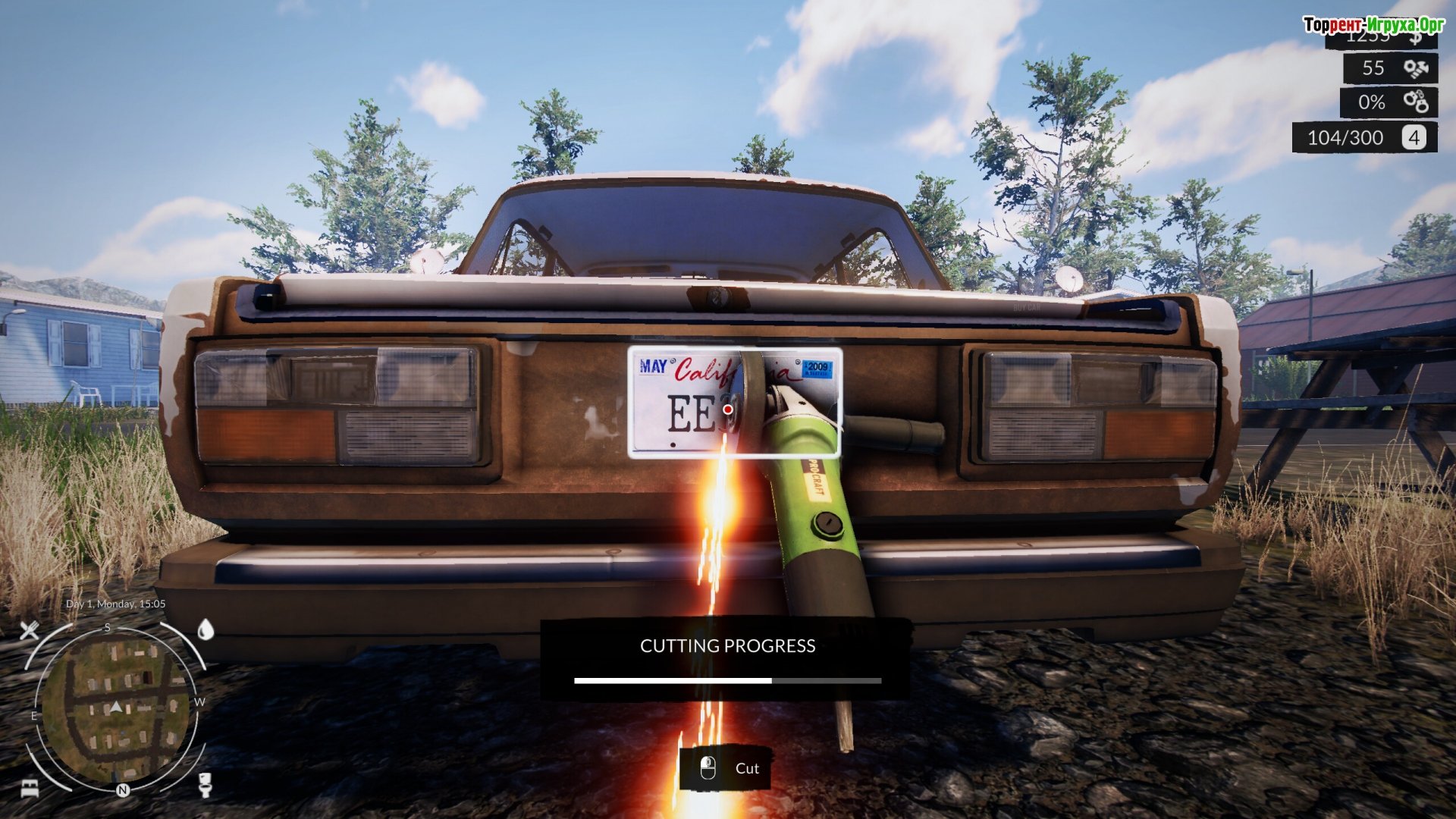This screenshot has height=819, width=1456.
Task: Select the fork and knife hunger icon
Action: click(x=30, y=629)
